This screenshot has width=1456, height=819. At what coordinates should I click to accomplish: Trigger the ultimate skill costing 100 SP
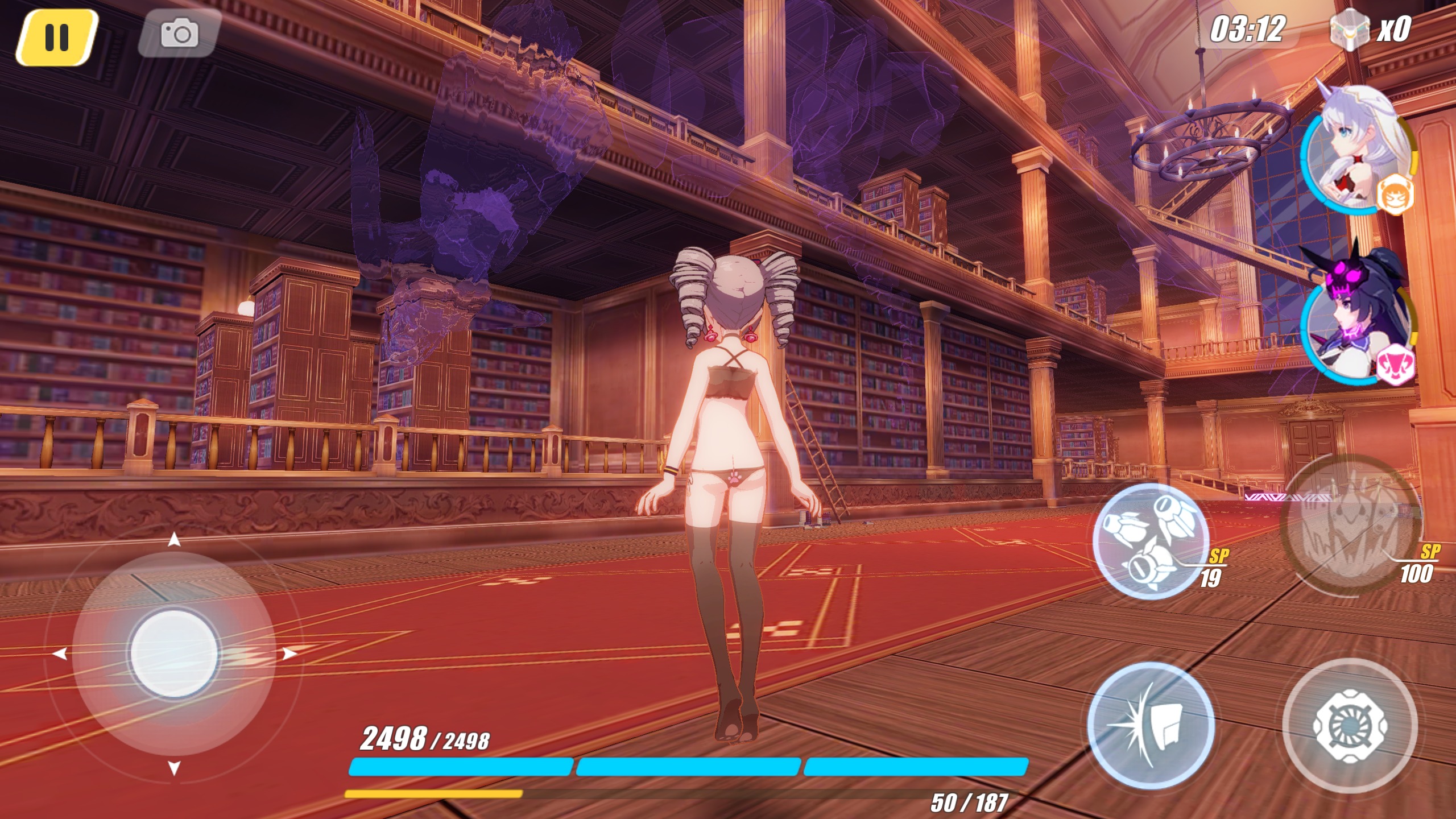tap(1349, 524)
